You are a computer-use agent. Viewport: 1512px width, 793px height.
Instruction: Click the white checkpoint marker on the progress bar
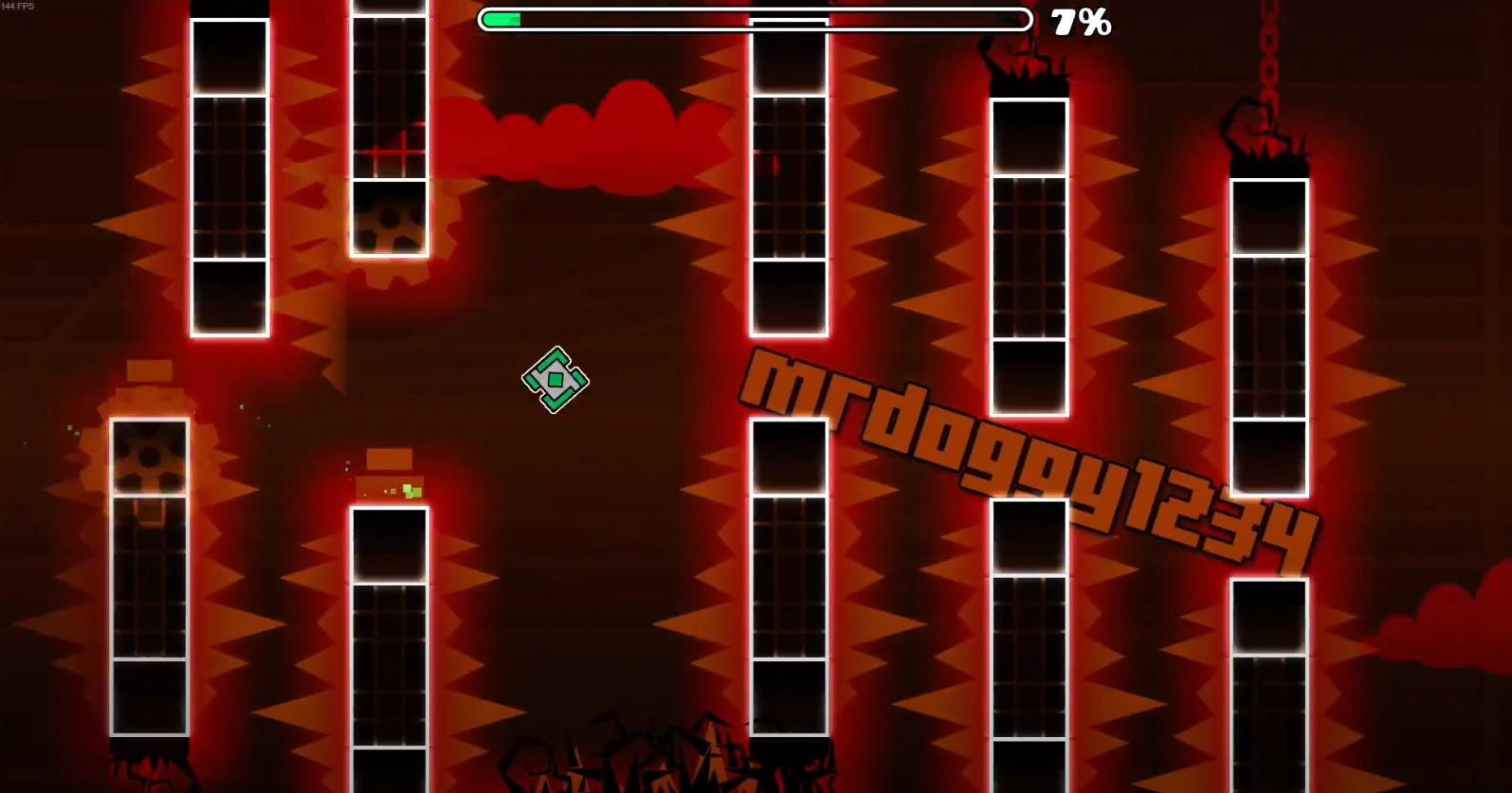tap(787, 18)
